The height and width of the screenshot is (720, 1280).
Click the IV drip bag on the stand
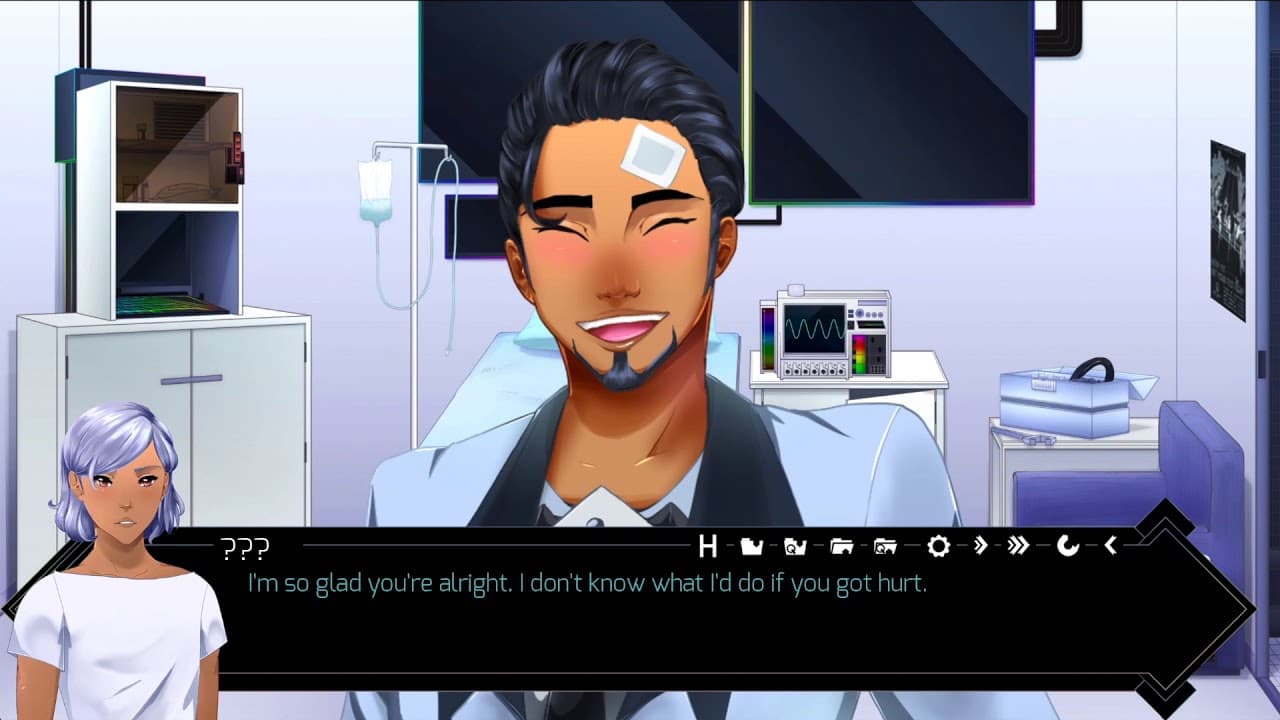click(x=375, y=190)
